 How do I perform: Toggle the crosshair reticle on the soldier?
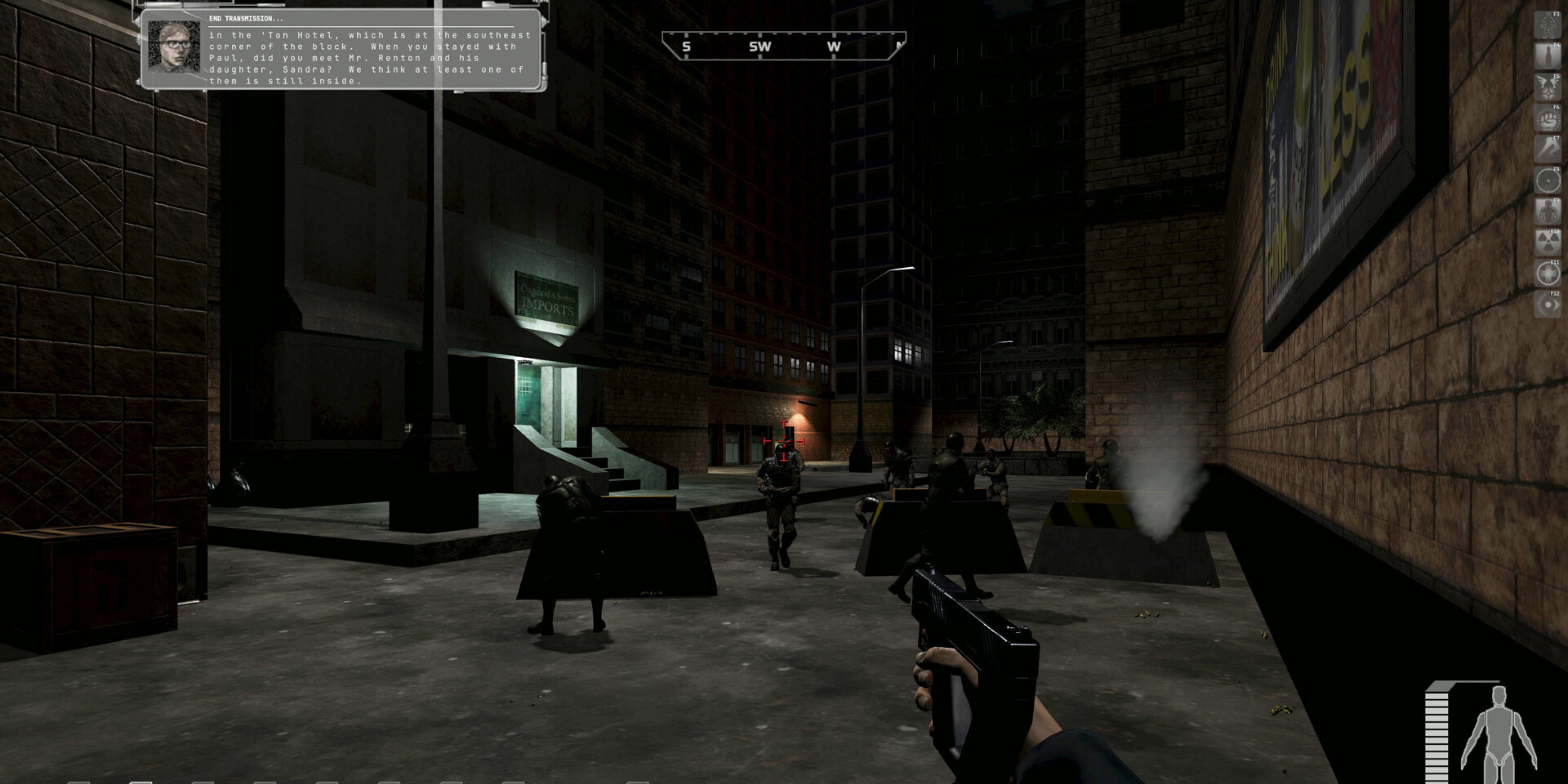coord(784,441)
